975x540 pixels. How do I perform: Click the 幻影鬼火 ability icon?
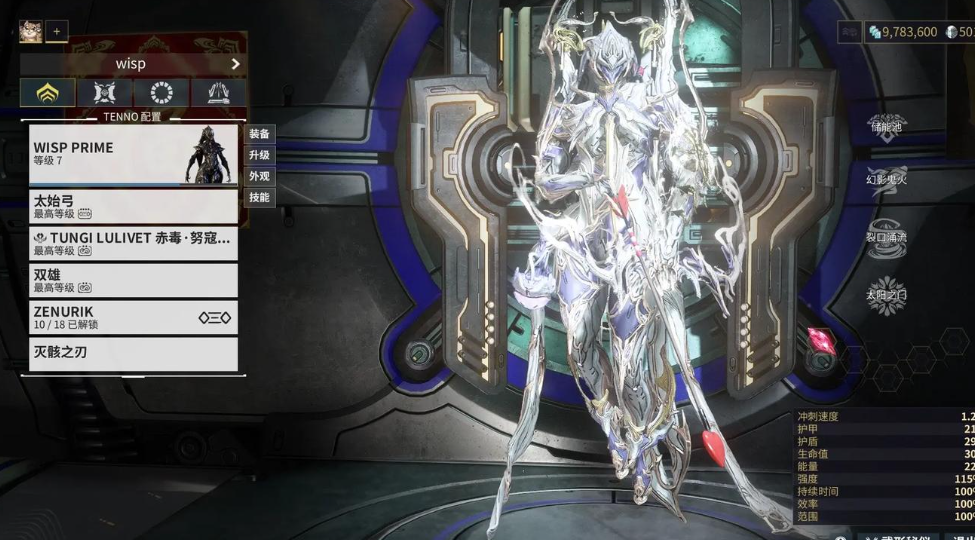click(x=886, y=178)
